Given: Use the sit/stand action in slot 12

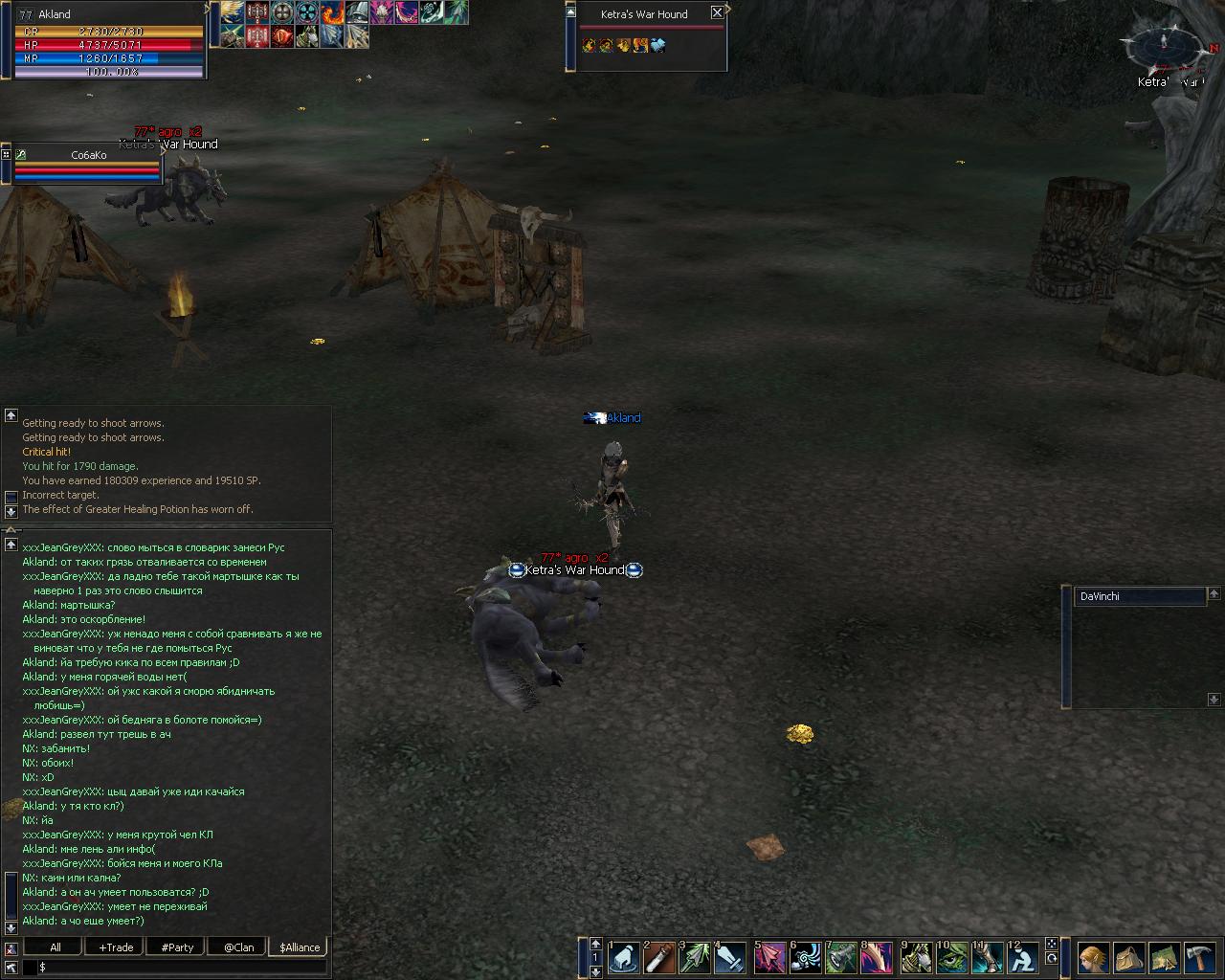Looking at the screenshot, I should (1023, 957).
